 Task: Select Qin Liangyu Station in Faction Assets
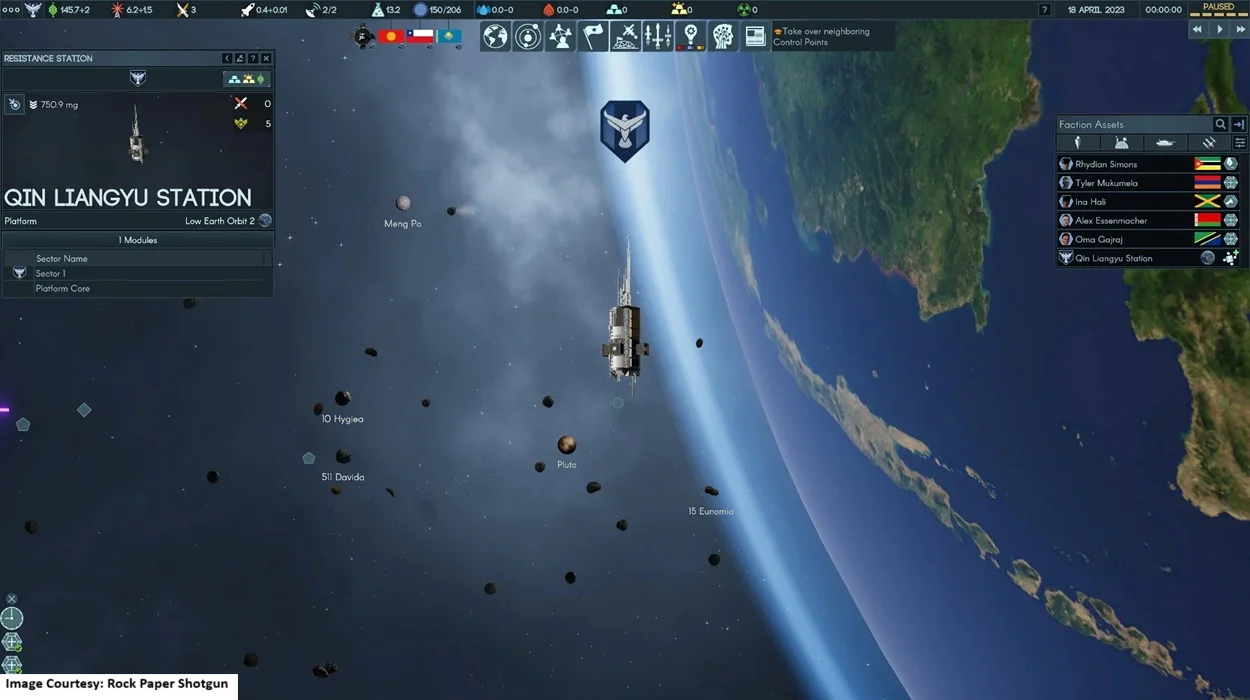(1113, 258)
